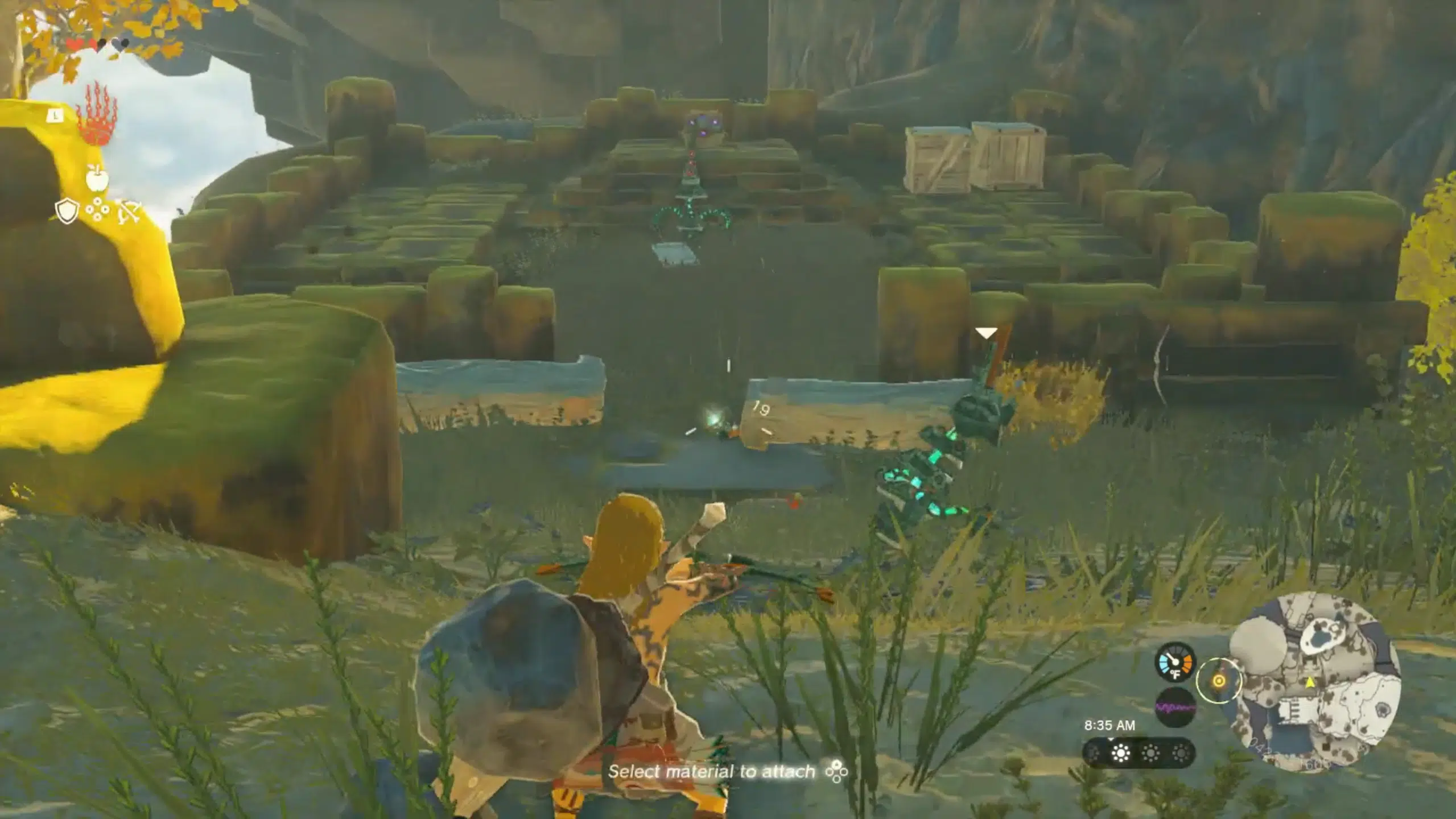The image size is (1456, 819).
Task: Select the shrine target ring on the minimap
Action: click(x=1220, y=681)
